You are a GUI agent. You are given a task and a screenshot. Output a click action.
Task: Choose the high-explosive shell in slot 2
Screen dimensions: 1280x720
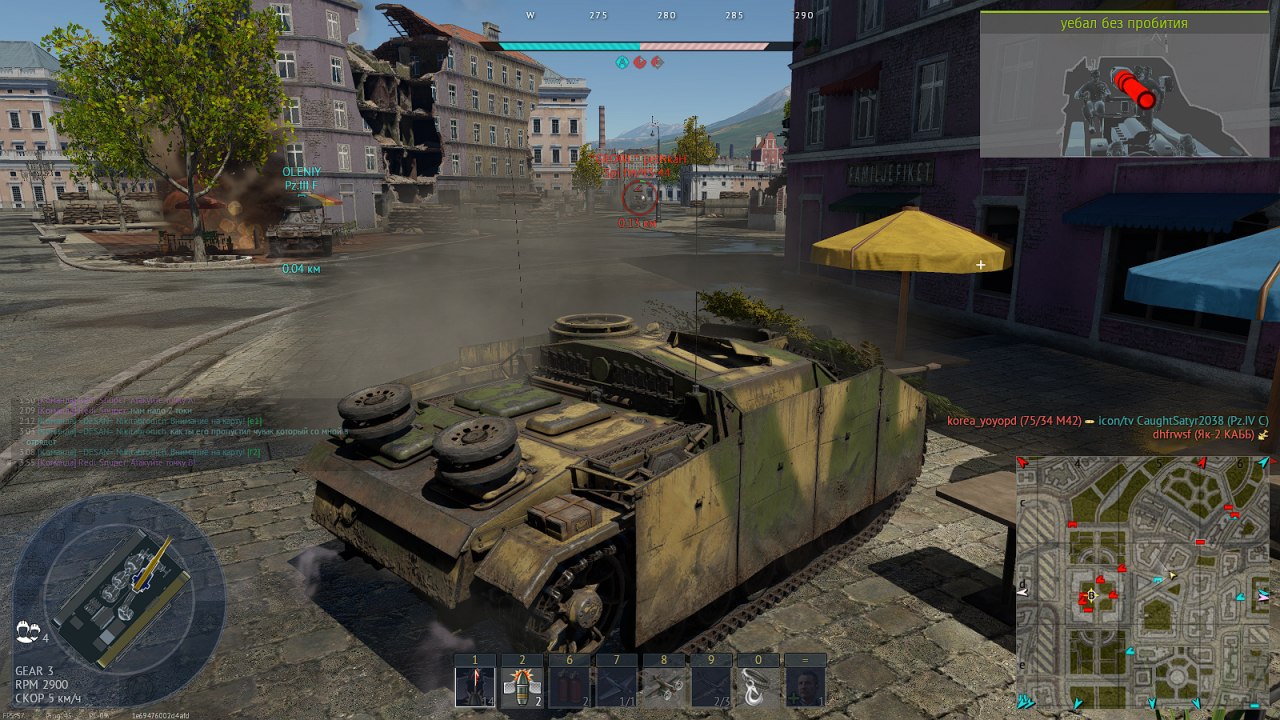pyautogui.click(x=521, y=687)
